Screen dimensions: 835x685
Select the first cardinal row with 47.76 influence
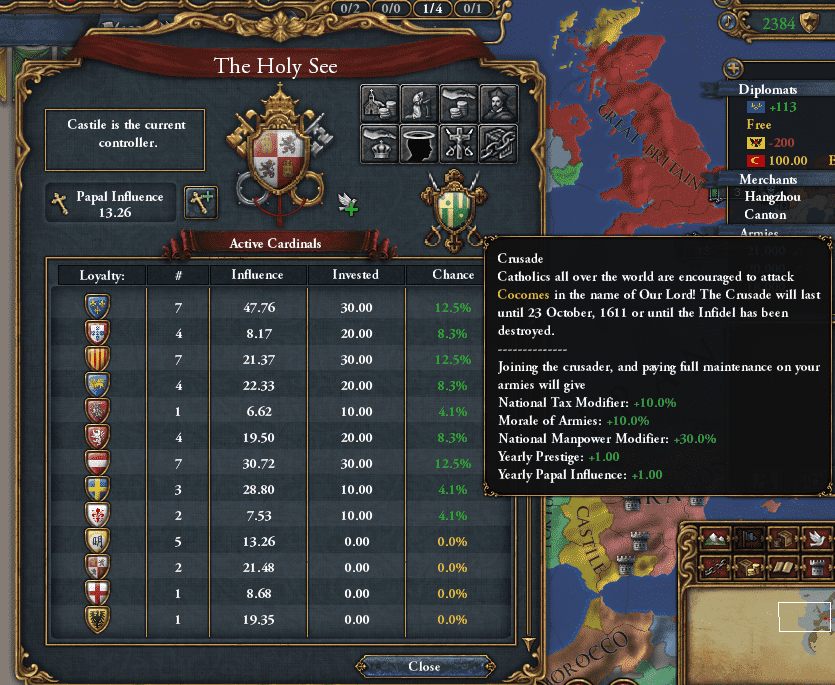tap(280, 306)
